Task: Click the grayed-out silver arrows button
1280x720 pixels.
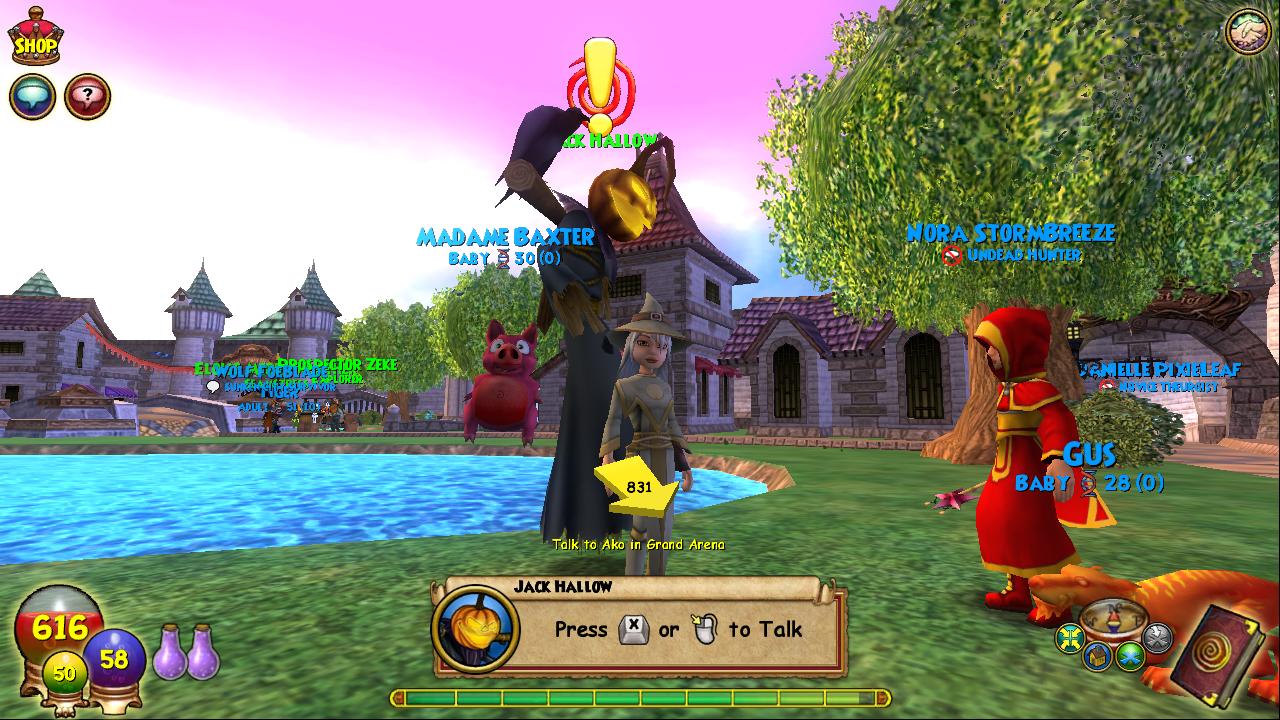Action: (x=1157, y=637)
